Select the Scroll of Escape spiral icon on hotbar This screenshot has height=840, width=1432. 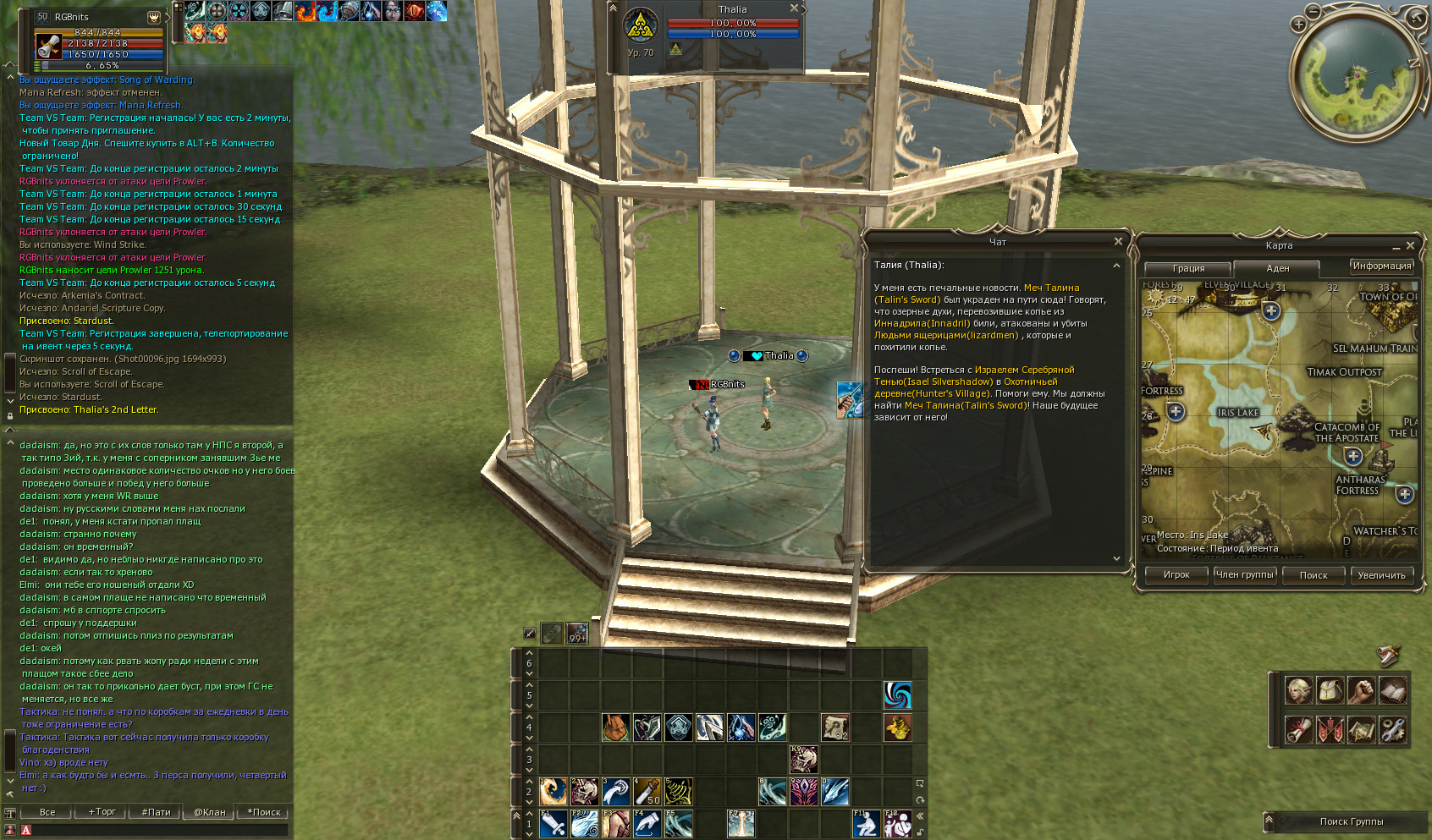pos(898,695)
